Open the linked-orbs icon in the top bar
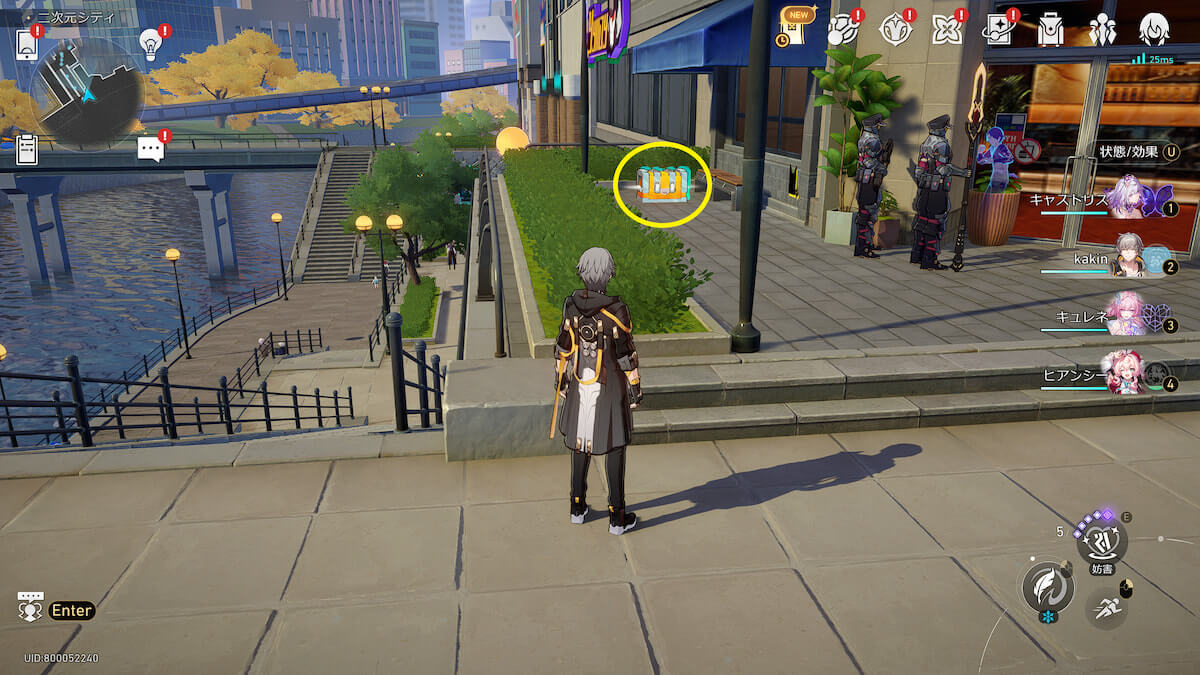 842,30
